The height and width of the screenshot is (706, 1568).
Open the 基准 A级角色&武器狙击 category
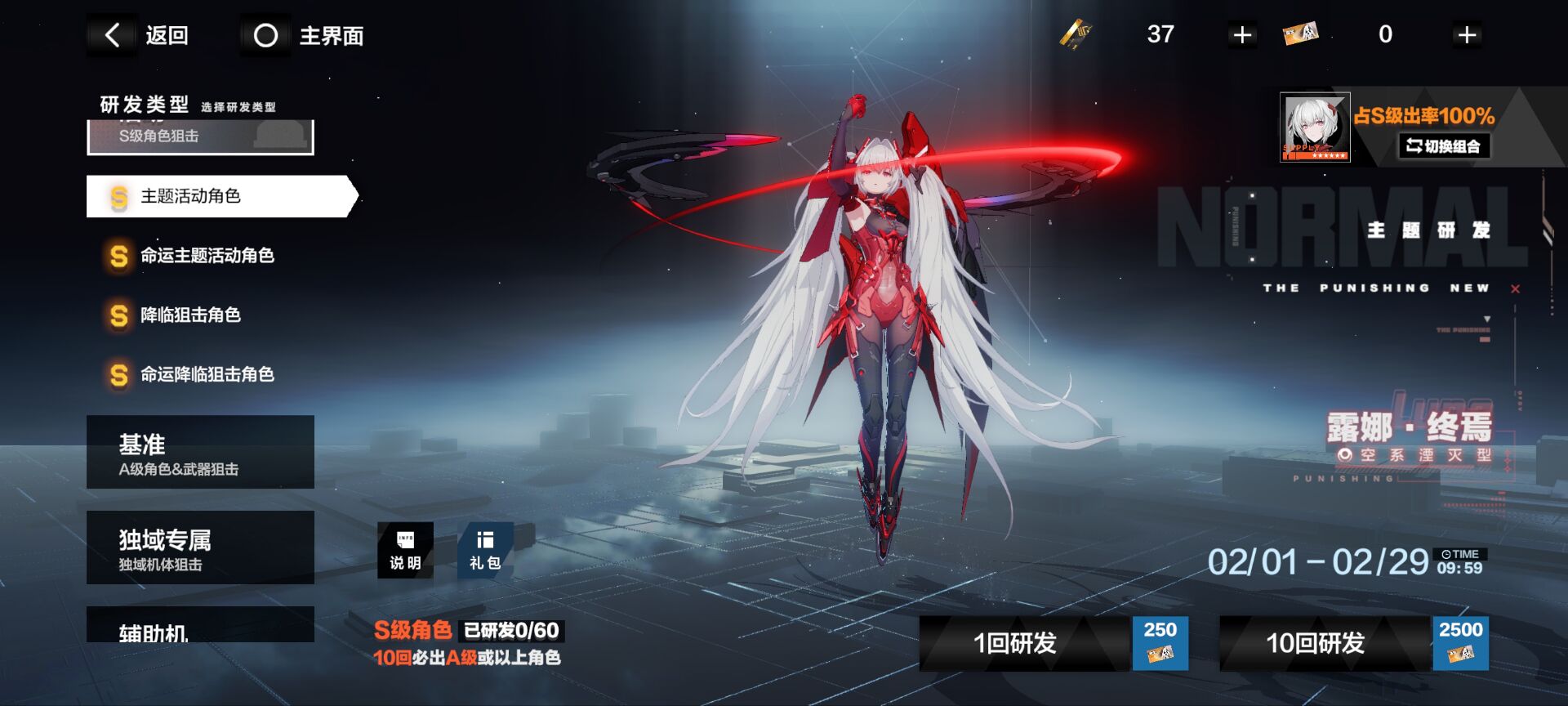pos(200,452)
